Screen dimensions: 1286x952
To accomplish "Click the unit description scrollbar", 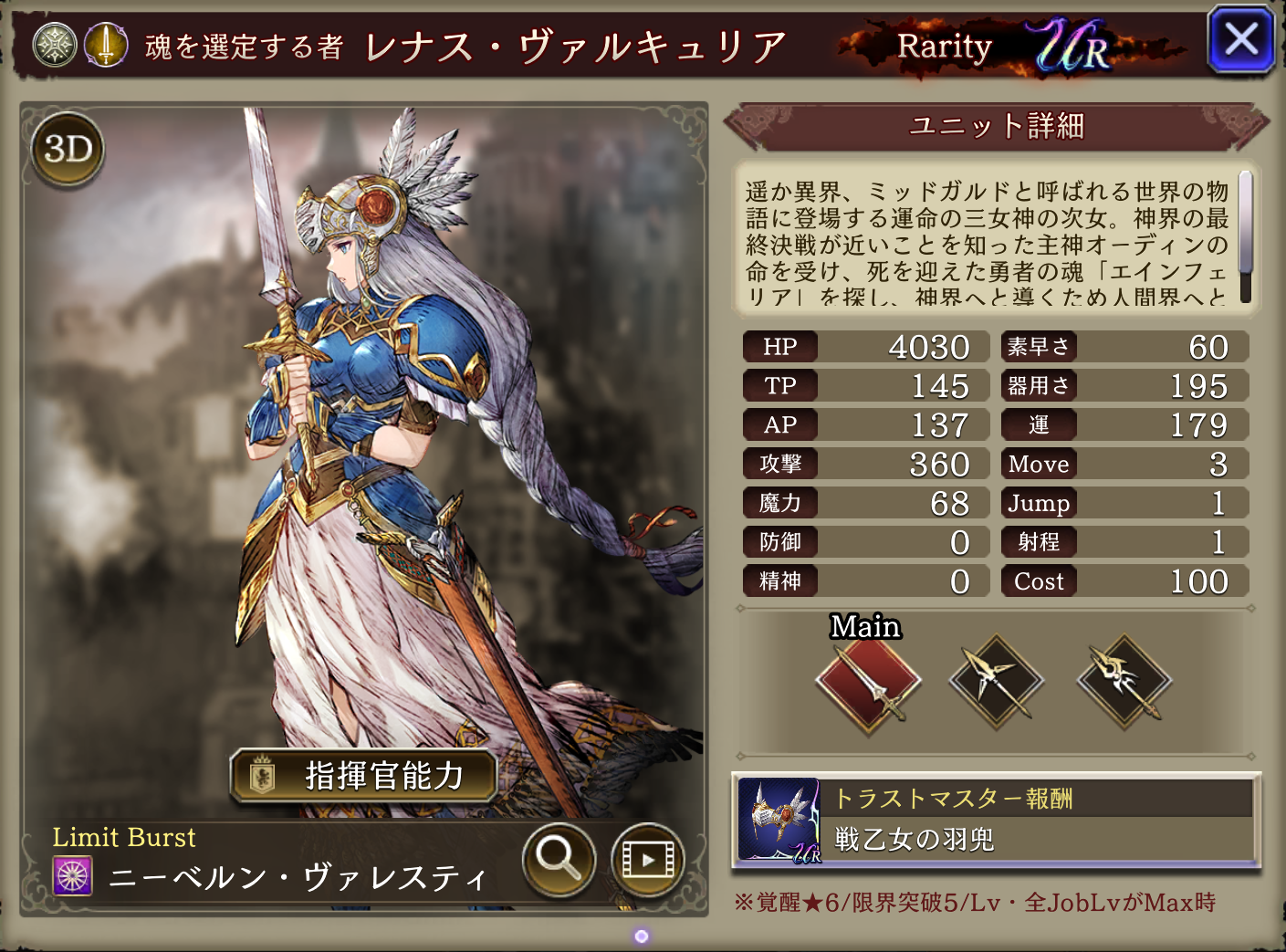I will click(x=1245, y=236).
